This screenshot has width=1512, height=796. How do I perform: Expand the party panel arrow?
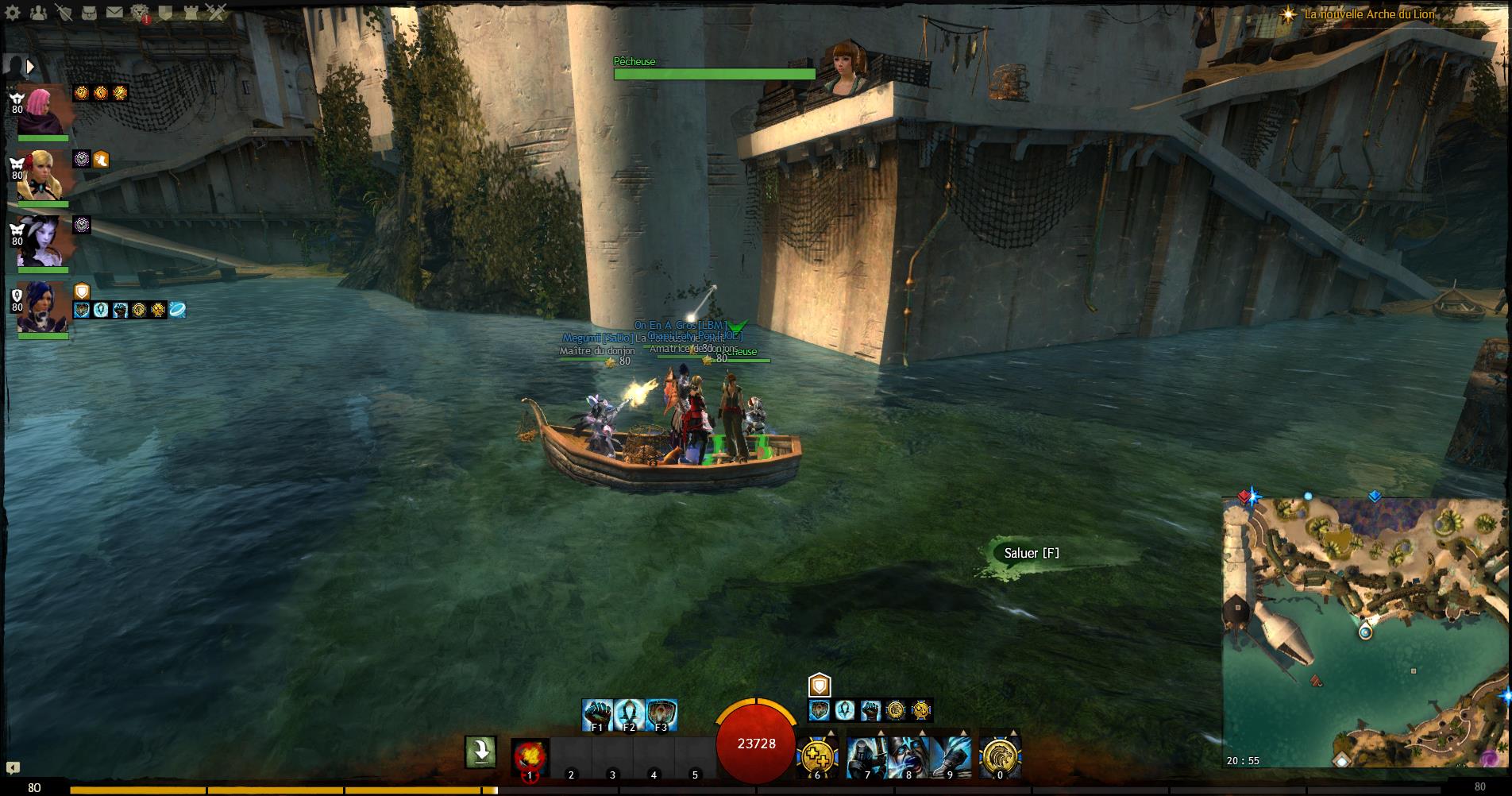point(31,66)
